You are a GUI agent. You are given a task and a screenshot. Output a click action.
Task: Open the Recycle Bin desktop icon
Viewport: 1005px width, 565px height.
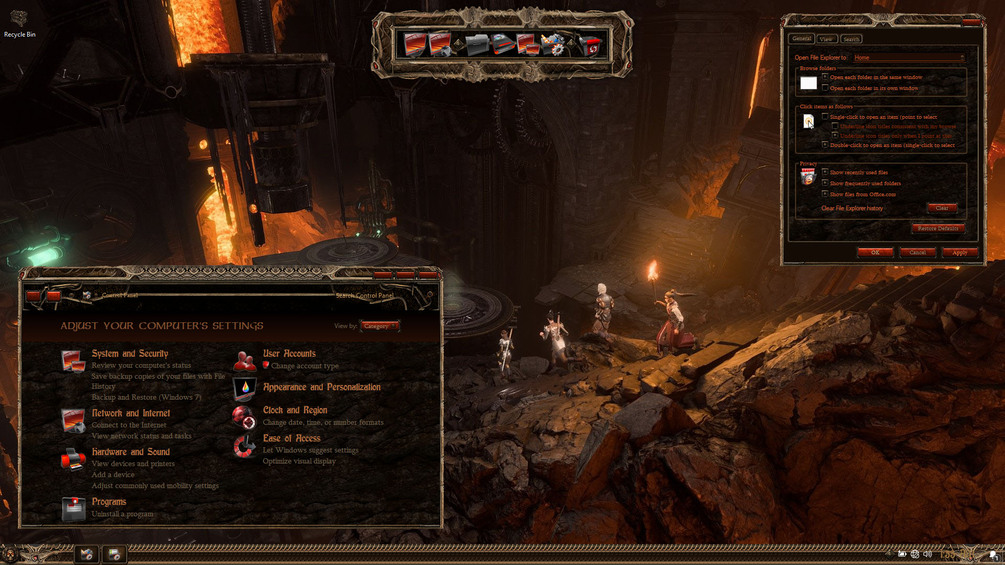[19, 22]
